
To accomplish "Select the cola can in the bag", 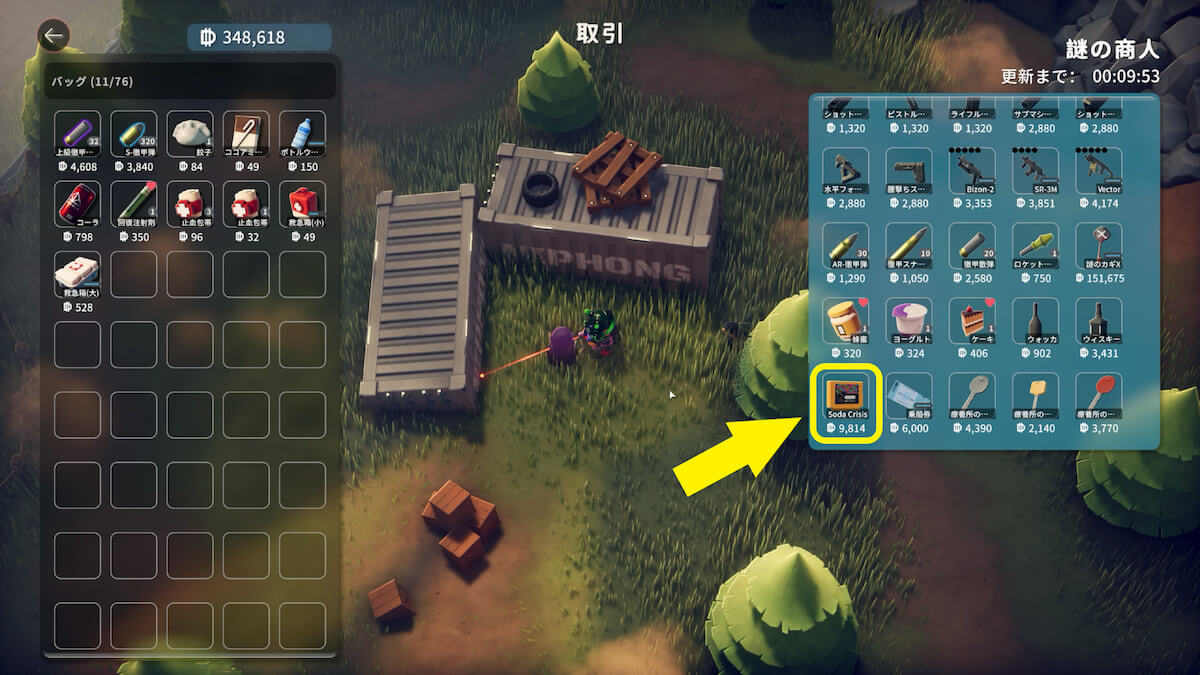I will (77, 204).
